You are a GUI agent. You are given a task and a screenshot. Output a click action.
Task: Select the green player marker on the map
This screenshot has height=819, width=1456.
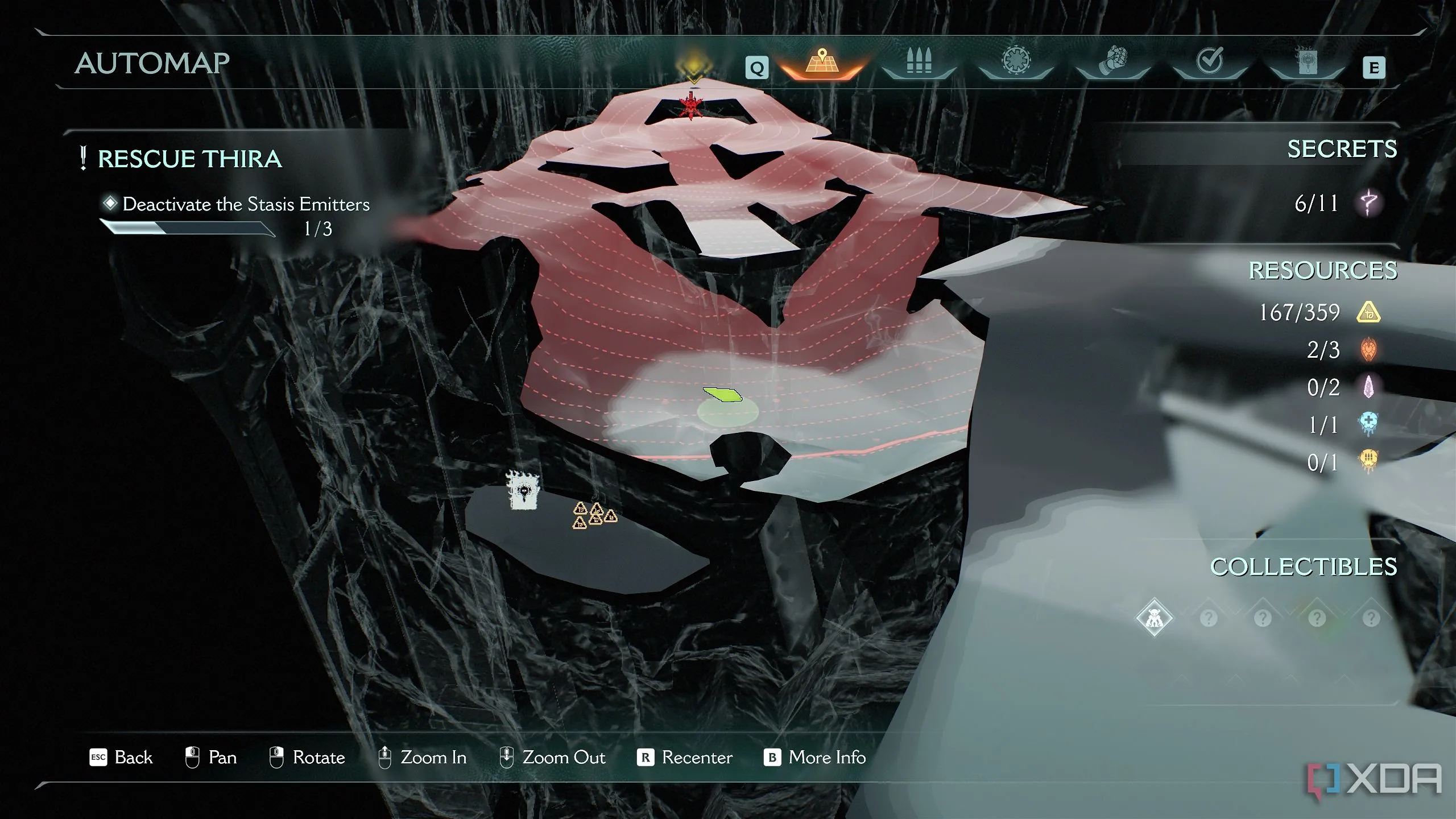723,394
